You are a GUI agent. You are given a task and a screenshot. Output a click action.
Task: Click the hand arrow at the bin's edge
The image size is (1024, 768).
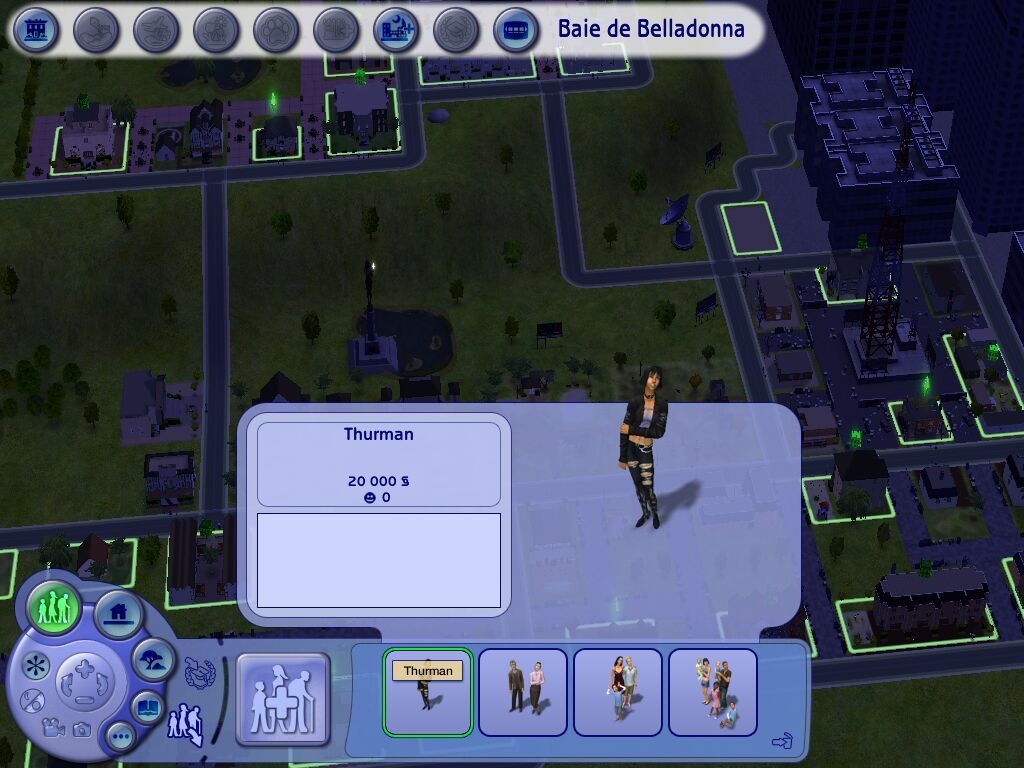(783, 741)
